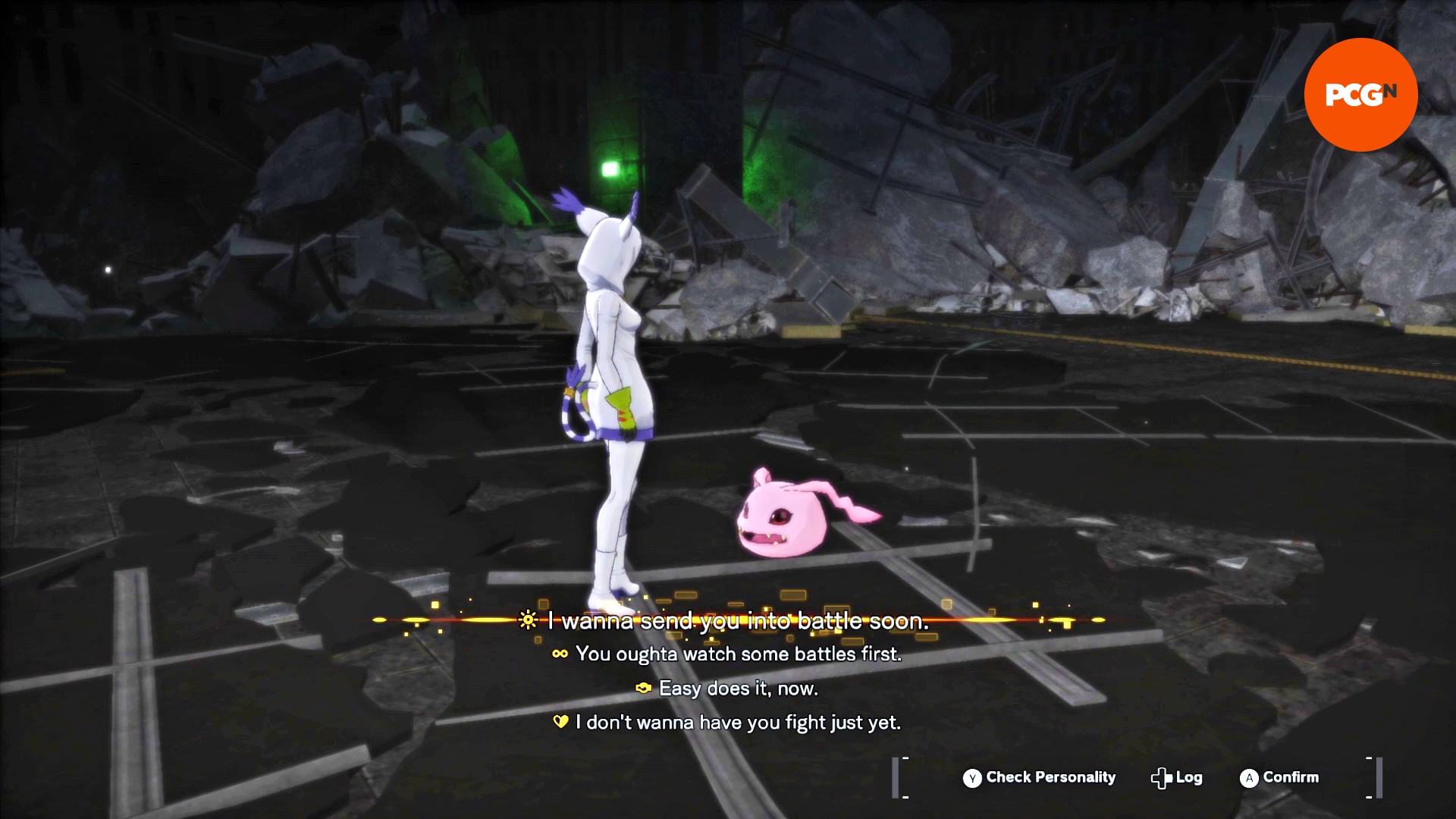Confirm the highlighted dialogue choice

[1279, 777]
